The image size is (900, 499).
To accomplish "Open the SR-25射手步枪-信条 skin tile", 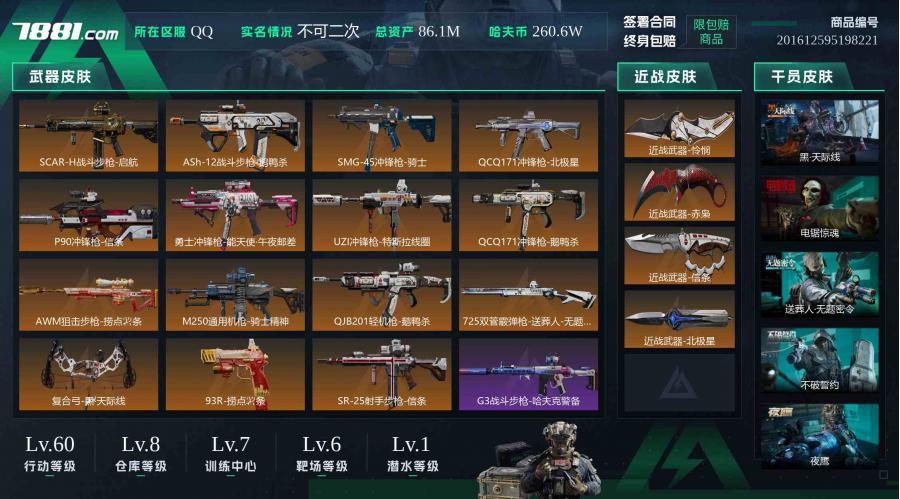I will click(381, 374).
